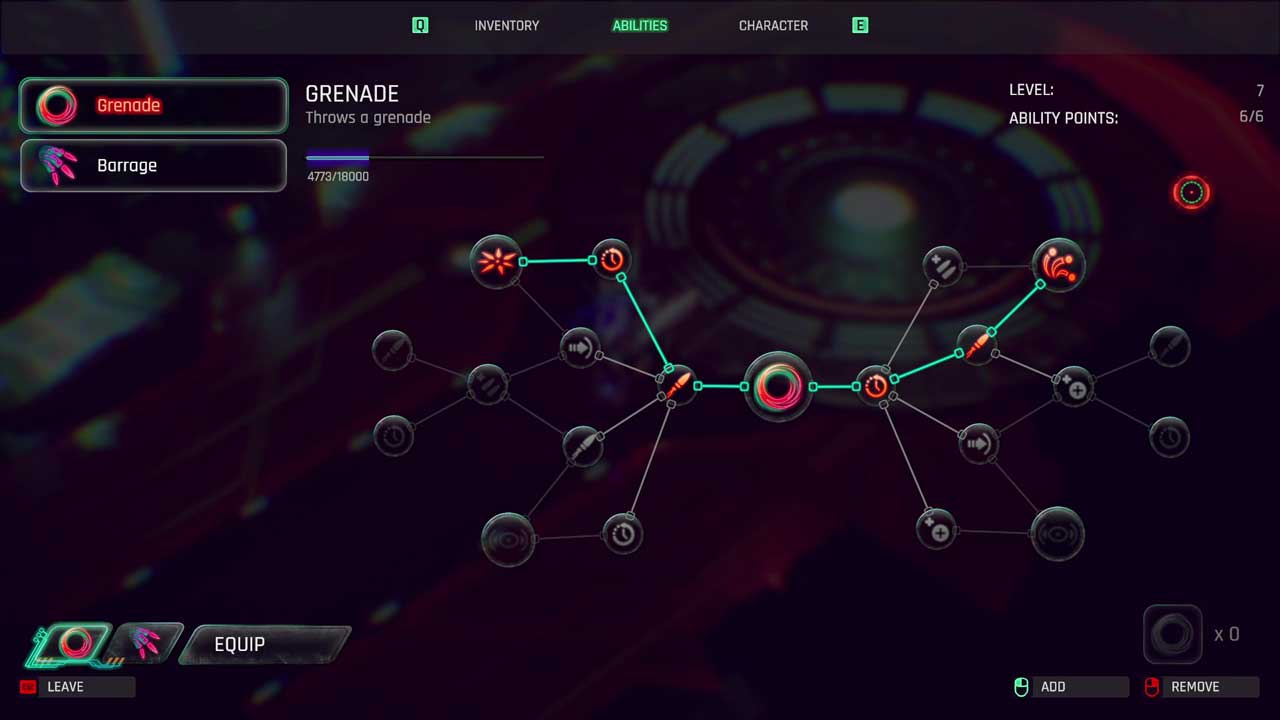The width and height of the screenshot is (1280, 720).
Task: Select the Barrage ability entry
Action: (x=154, y=165)
